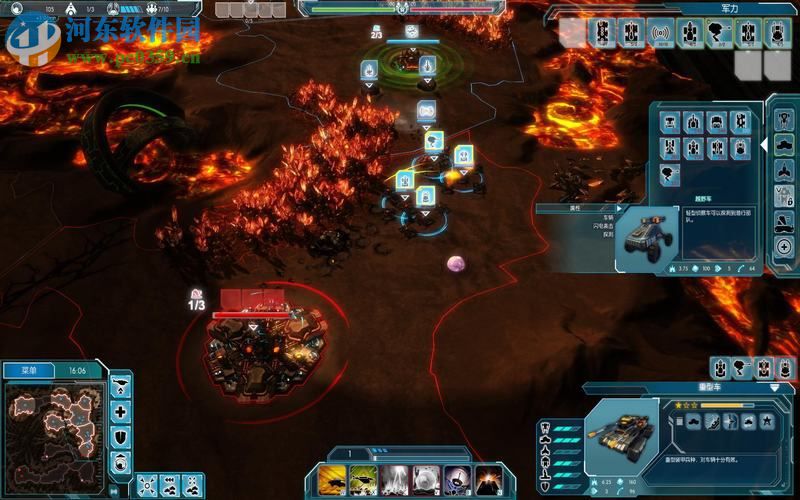Image resolution: width=800 pixels, height=500 pixels.
Task: Select the circled plus button in side column
Action: click(784, 246)
